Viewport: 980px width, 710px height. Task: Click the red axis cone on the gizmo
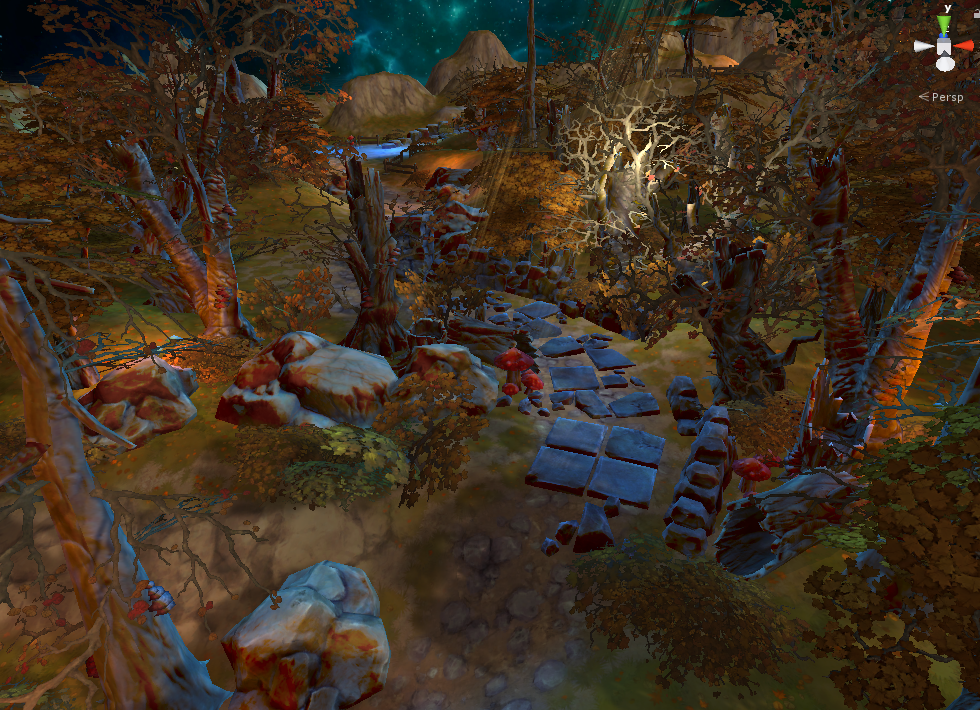(964, 45)
